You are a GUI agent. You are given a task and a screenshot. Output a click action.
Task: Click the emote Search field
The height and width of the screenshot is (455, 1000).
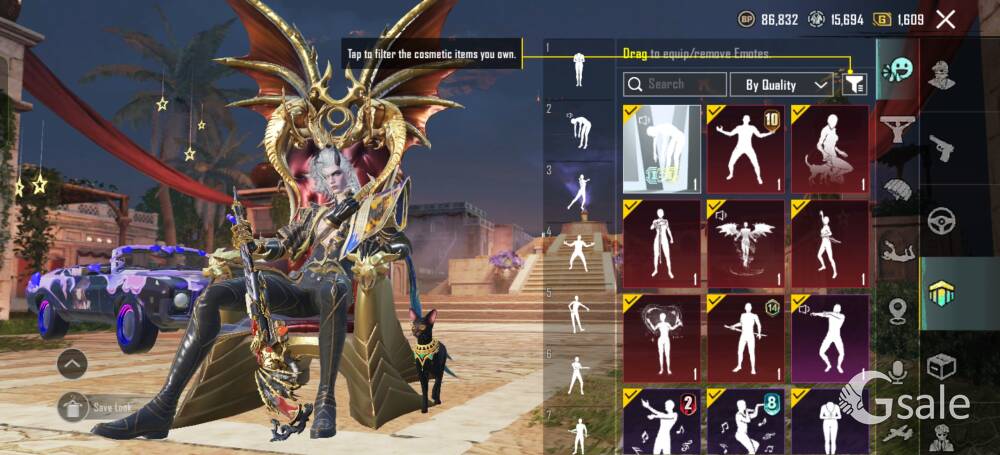point(674,85)
